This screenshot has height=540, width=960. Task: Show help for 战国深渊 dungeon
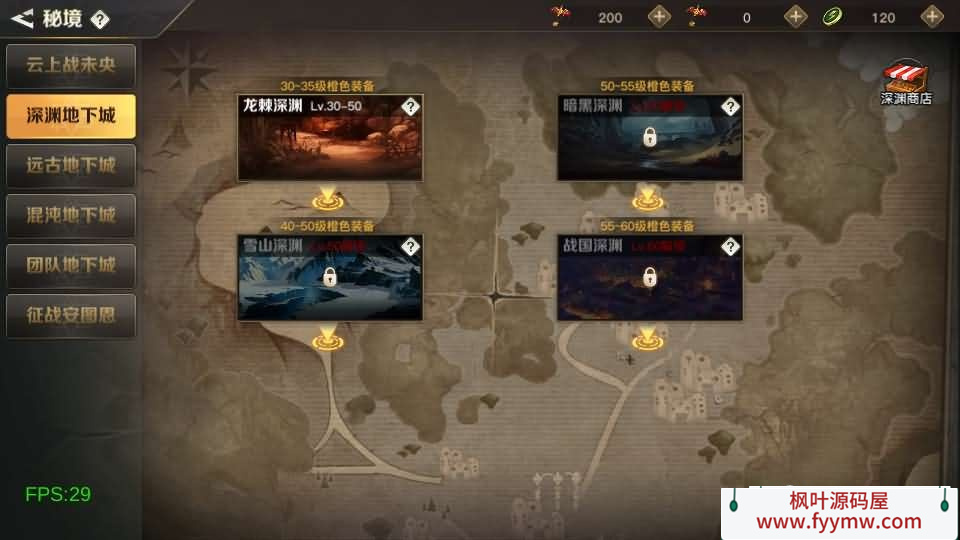coord(730,247)
